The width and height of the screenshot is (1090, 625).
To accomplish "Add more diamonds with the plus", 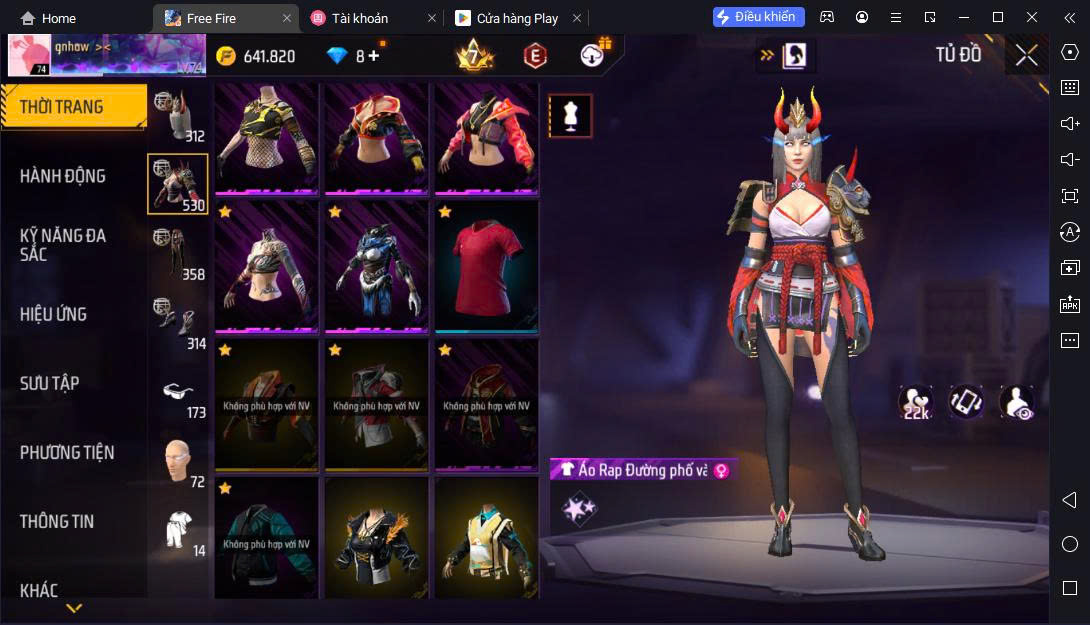I will [x=374, y=56].
